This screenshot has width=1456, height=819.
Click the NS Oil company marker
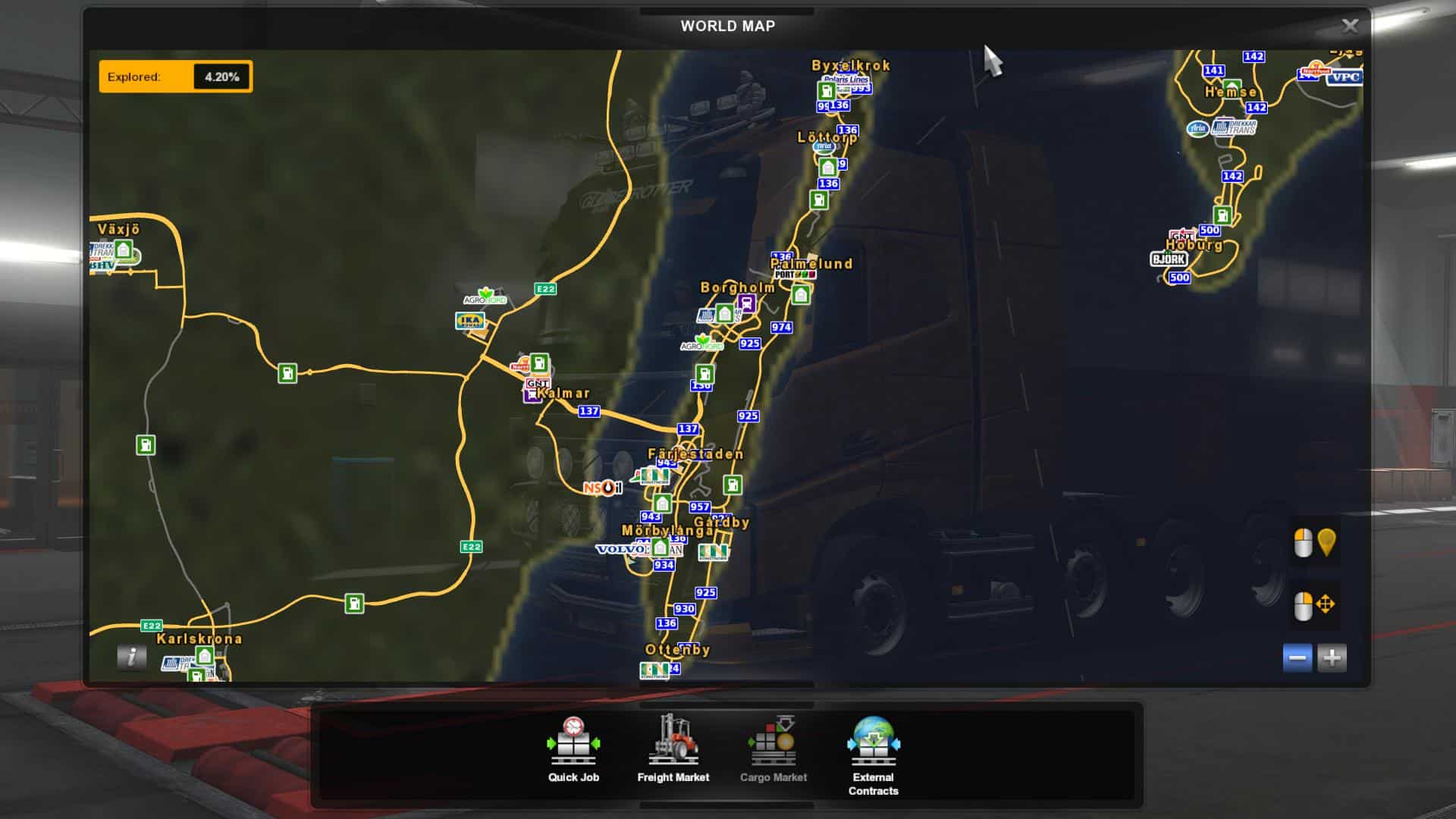(602, 488)
